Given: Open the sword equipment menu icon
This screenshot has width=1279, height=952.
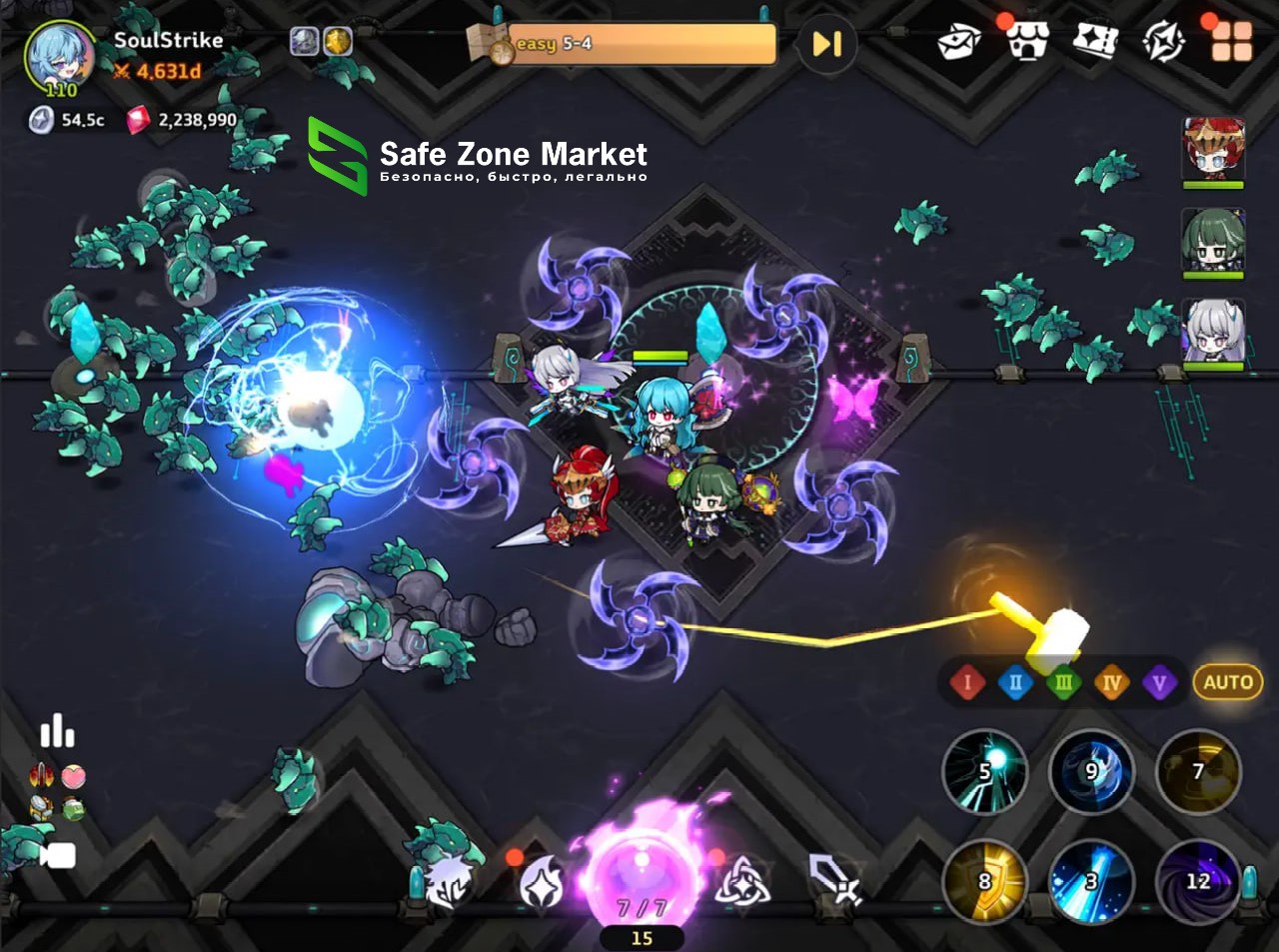Looking at the screenshot, I should tap(834, 879).
